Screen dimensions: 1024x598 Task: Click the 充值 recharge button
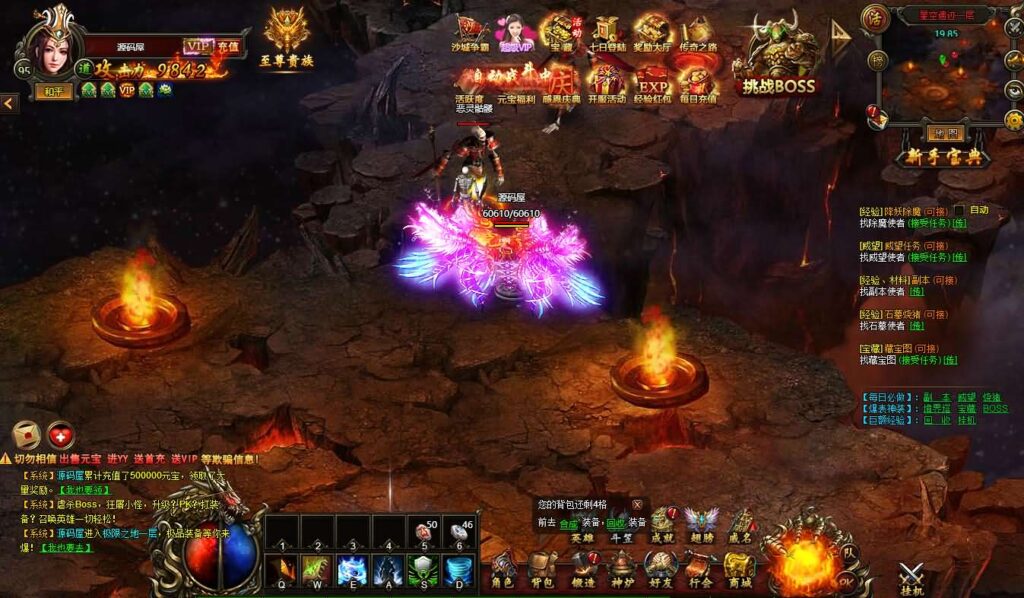point(228,45)
